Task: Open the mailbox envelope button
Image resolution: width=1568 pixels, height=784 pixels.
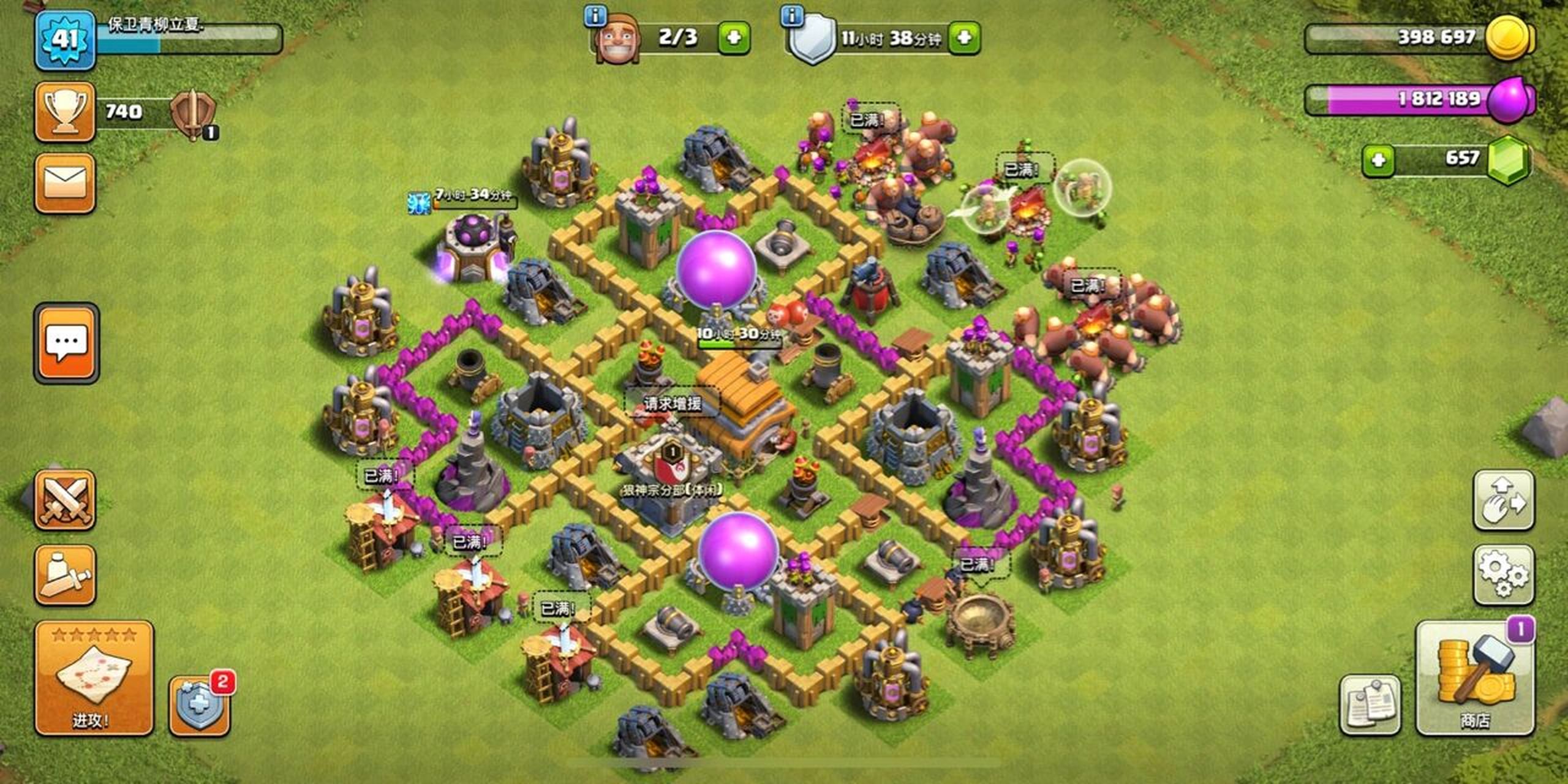Action: [65, 183]
